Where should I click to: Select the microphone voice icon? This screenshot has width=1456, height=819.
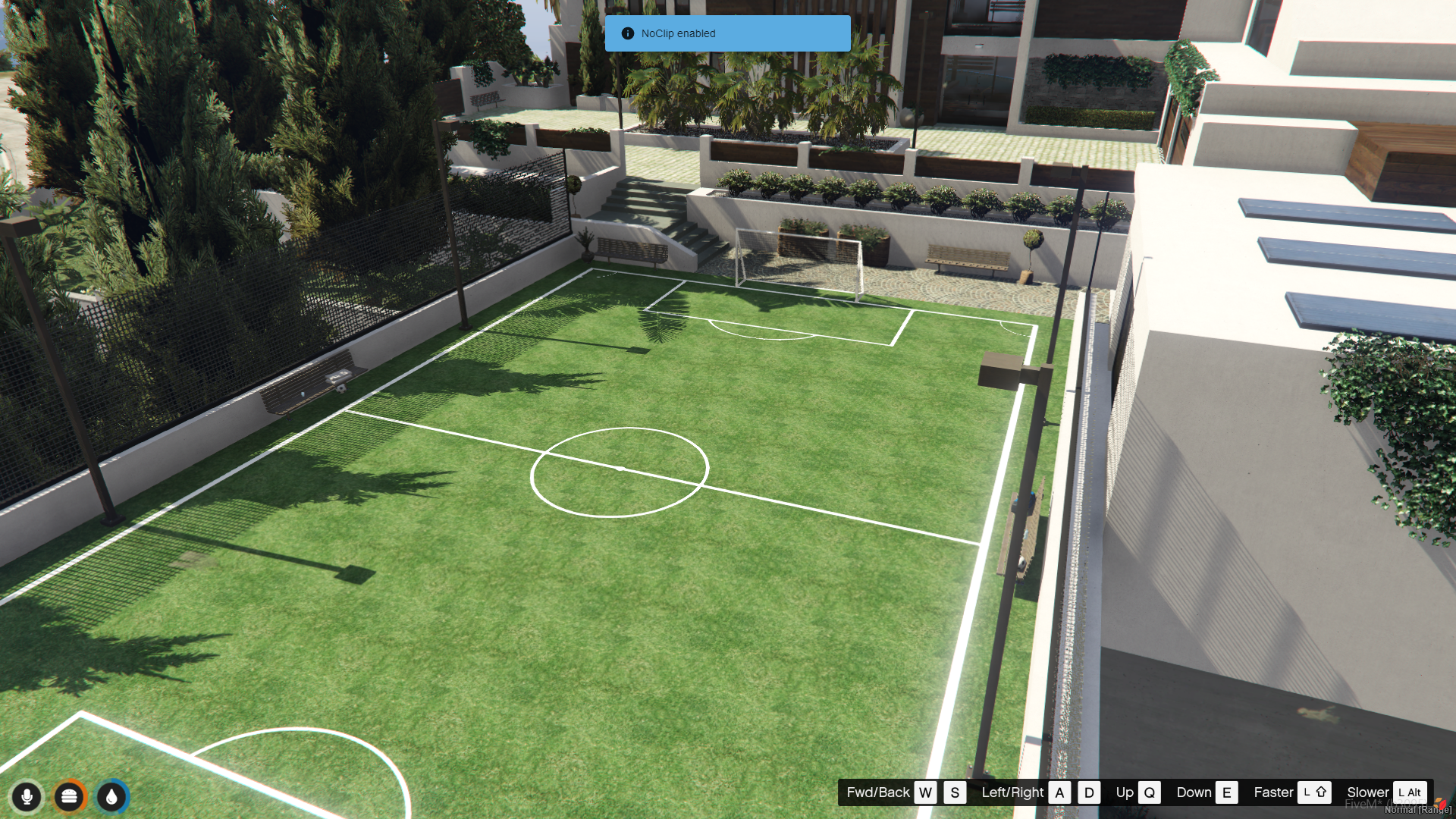[27, 797]
